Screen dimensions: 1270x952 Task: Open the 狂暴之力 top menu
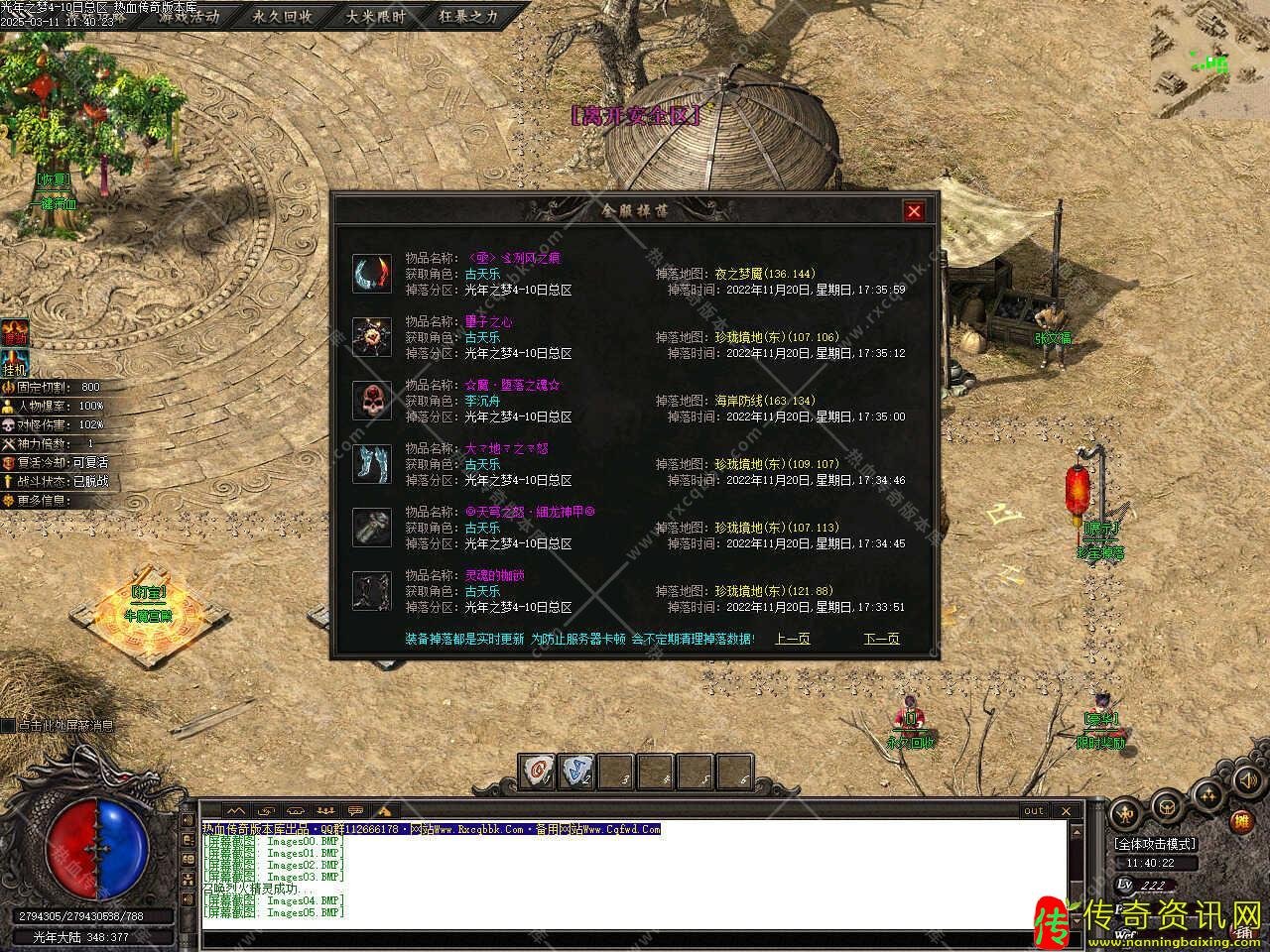(468, 17)
